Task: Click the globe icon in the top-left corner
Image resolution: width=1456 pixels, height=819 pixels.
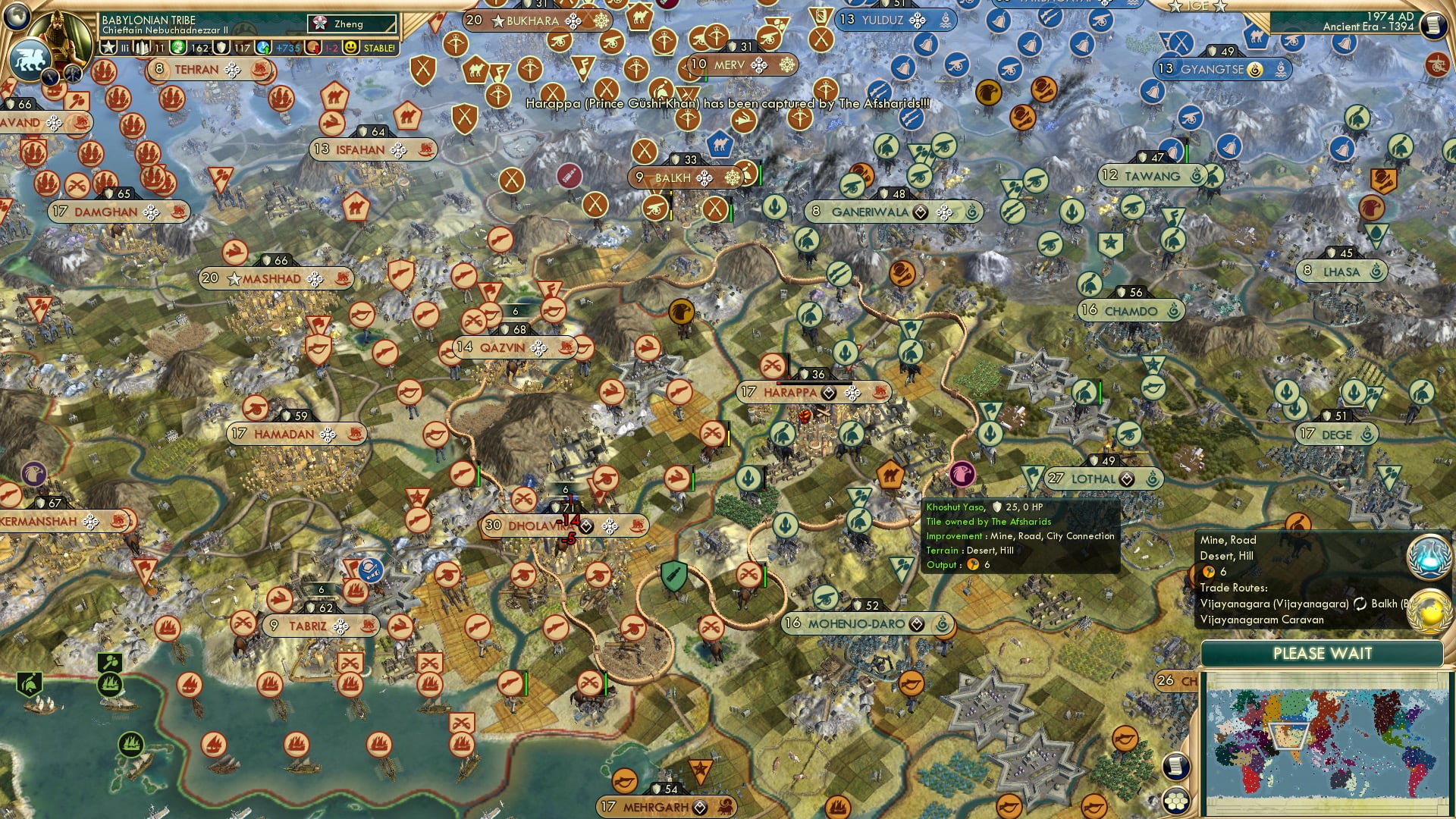Action: tap(18, 16)
